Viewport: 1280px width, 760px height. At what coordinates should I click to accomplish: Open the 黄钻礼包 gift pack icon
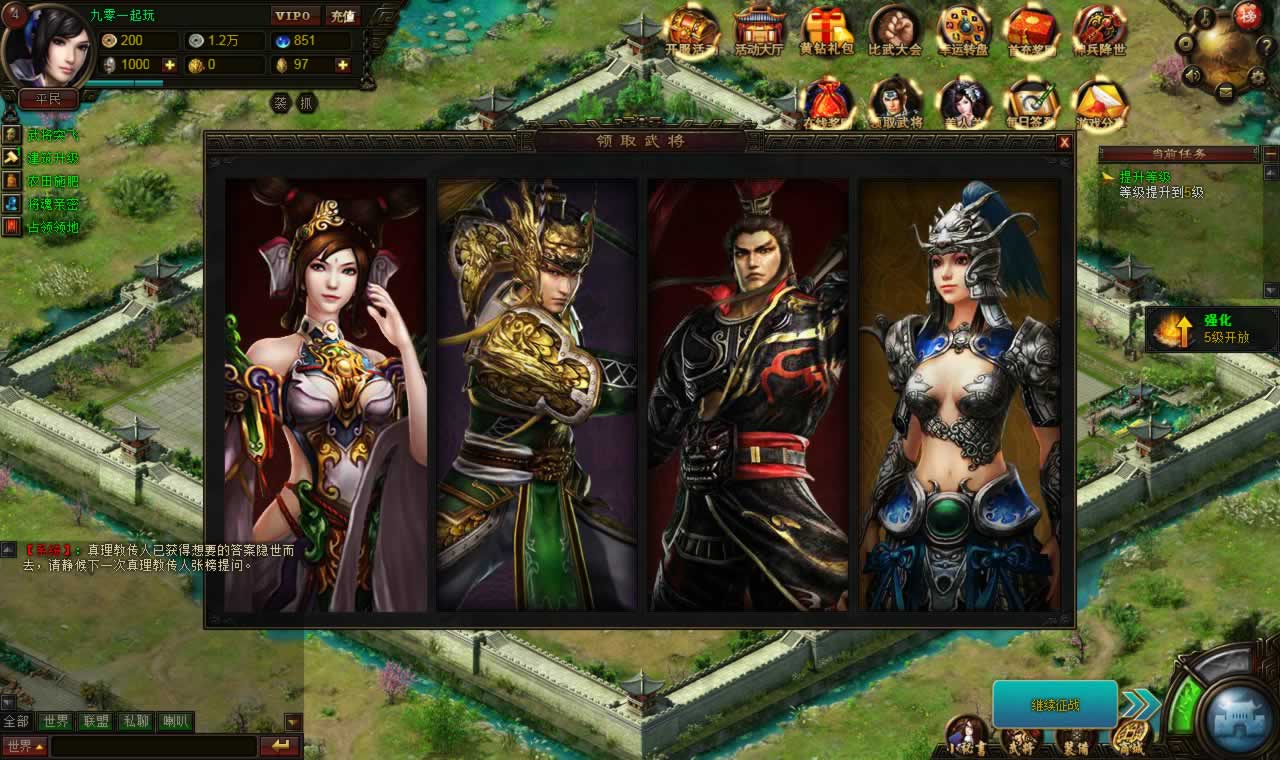(827, 30)
